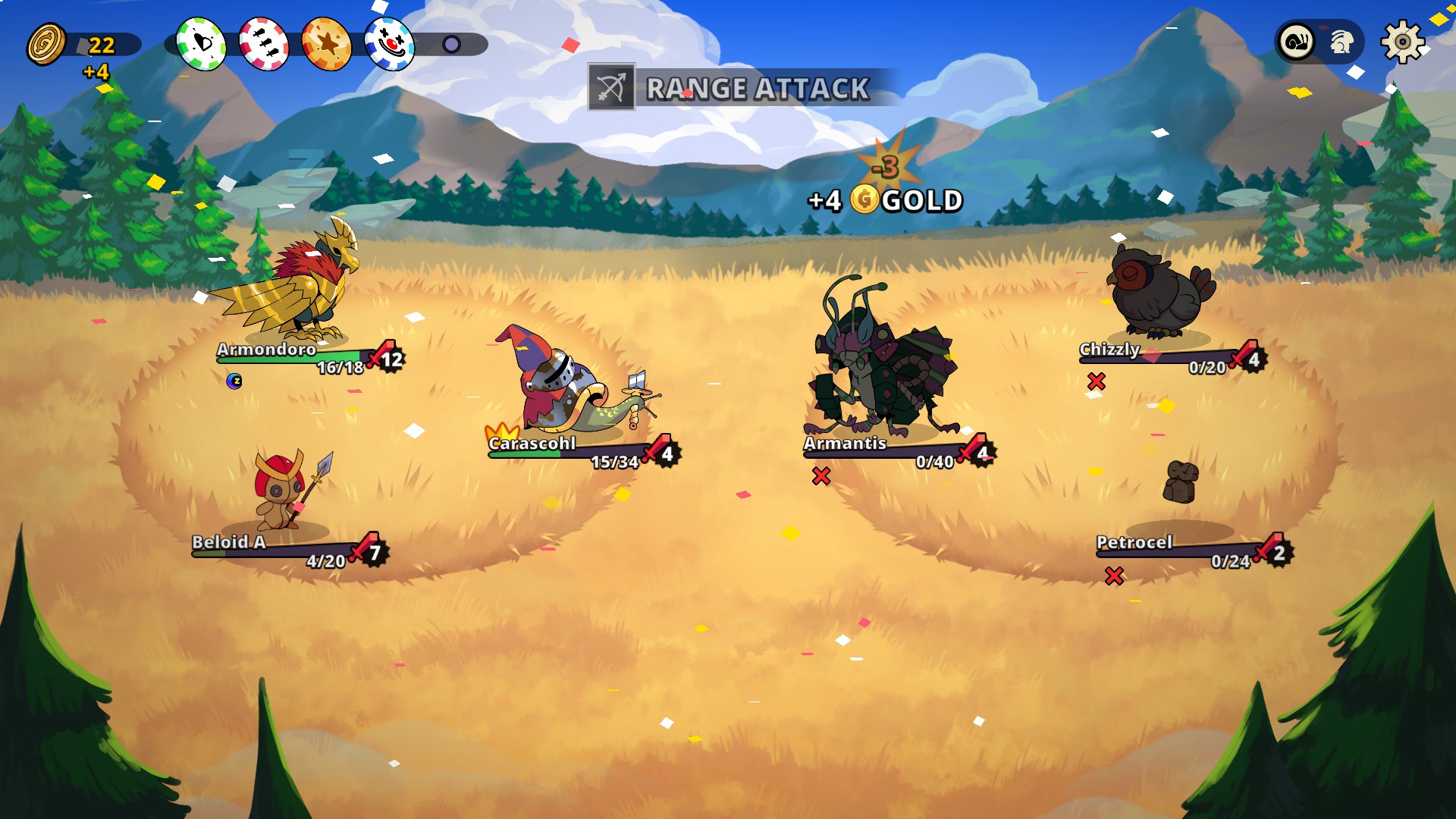
Task: Click the gold coin icon
Action: pyautogui.click(x=46, y=44)
